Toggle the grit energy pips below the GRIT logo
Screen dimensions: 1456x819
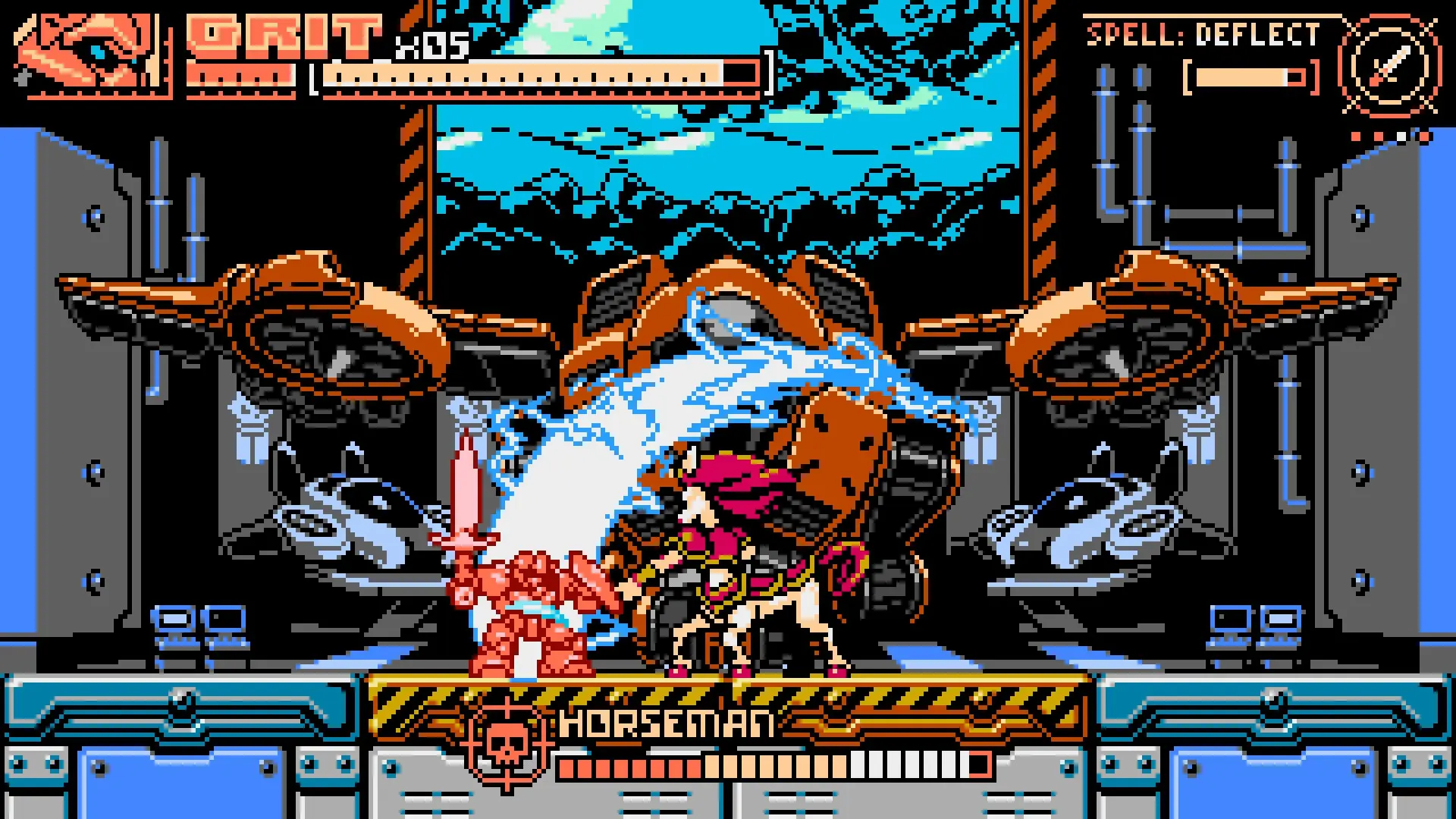pyautogui.click(x=243, y=76)
